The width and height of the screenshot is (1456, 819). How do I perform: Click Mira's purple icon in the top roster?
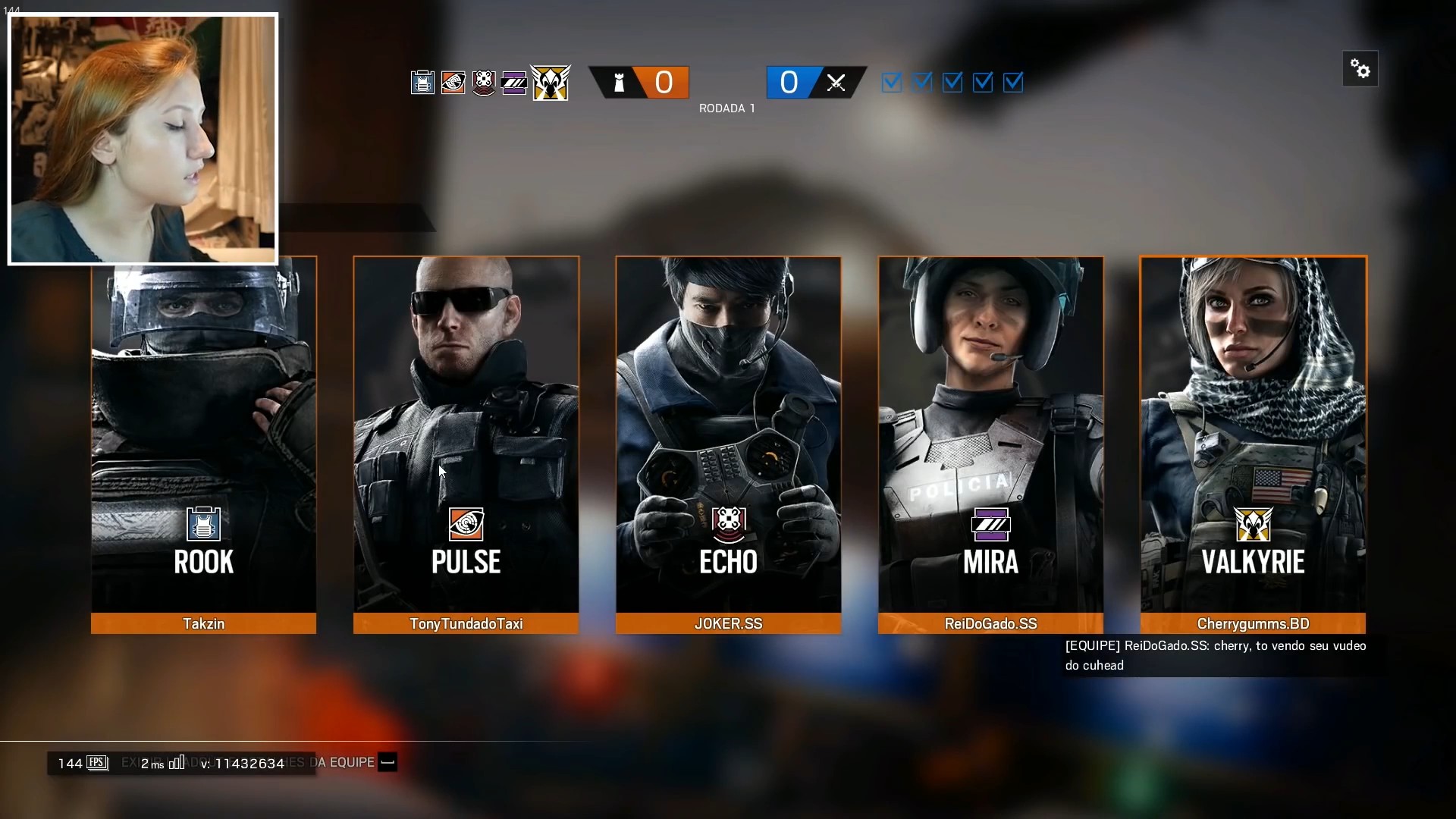(513, 82)
